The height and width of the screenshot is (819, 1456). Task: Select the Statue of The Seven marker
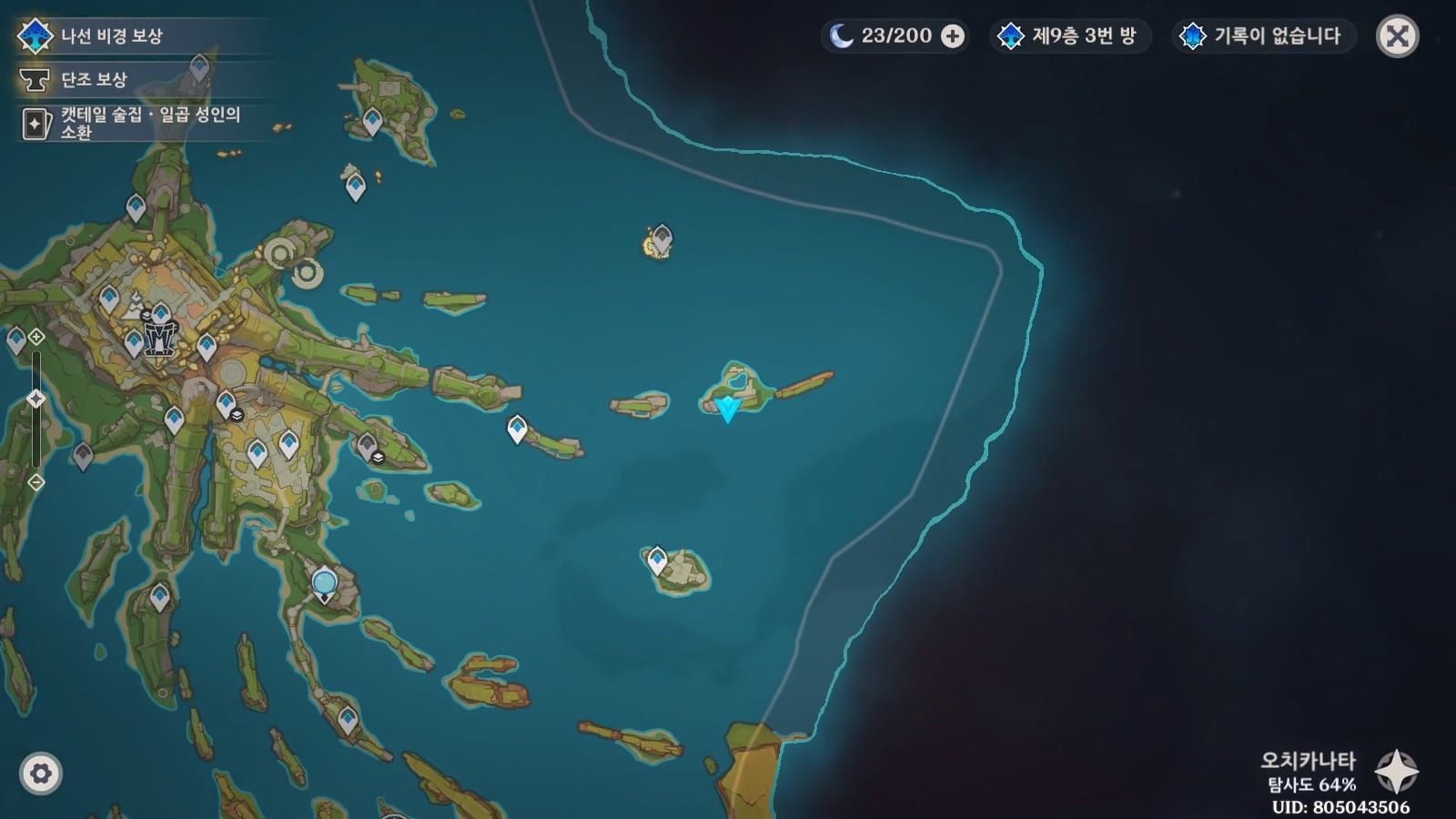click(x=159, y=337)
